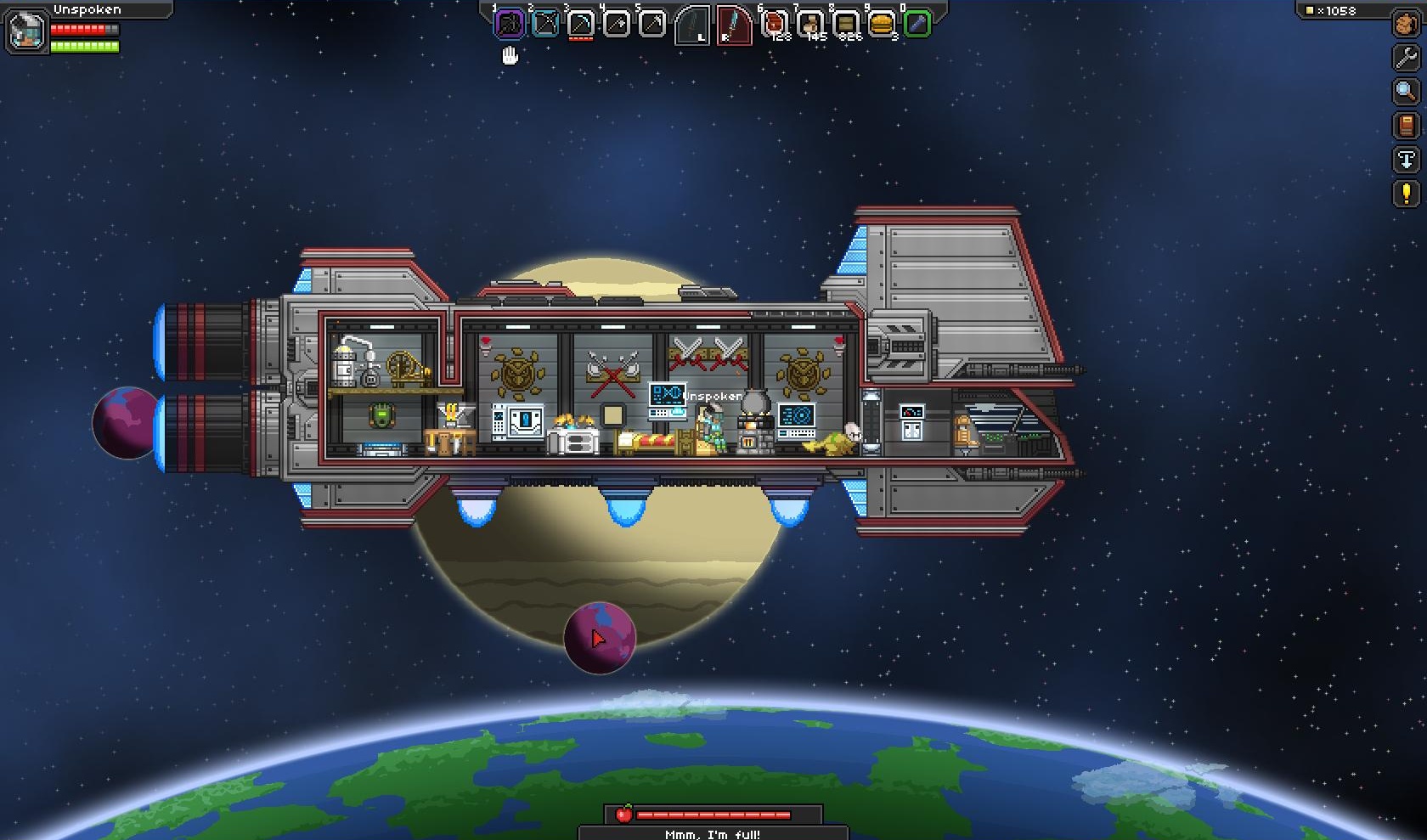Screen dimensions: 1427x840
Task: Select the right-hand blue sword slot
Action: pos(734,25)
